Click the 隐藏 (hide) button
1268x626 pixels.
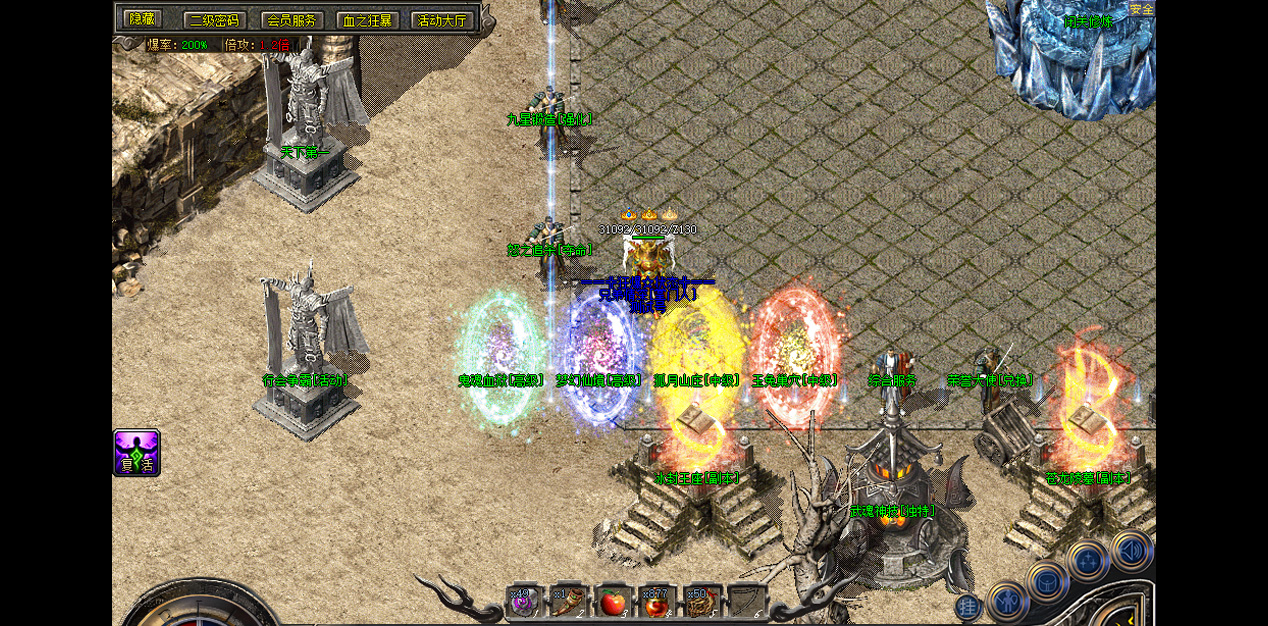point(141,19)
